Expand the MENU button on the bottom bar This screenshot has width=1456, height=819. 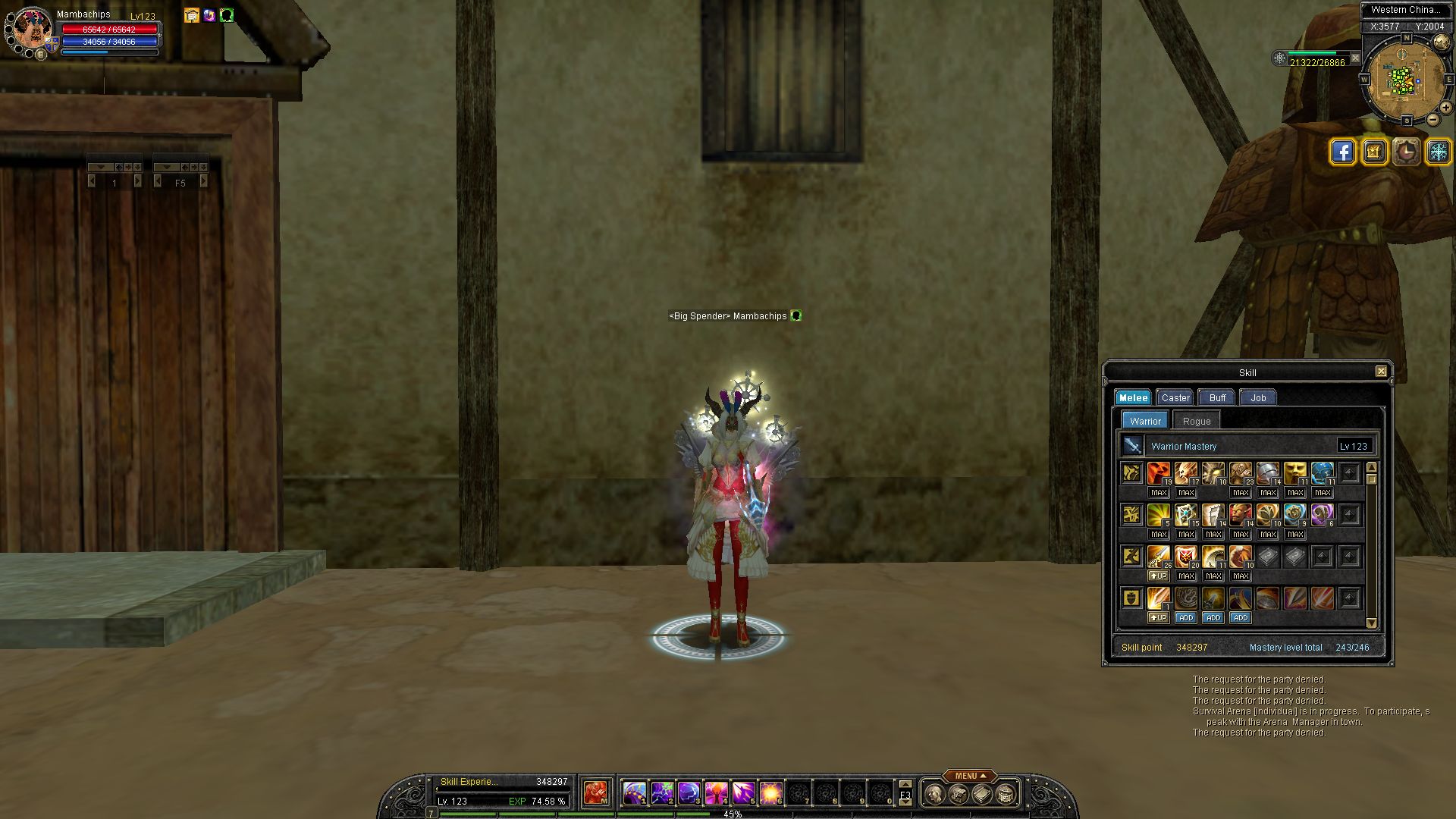tap(970, 776)
